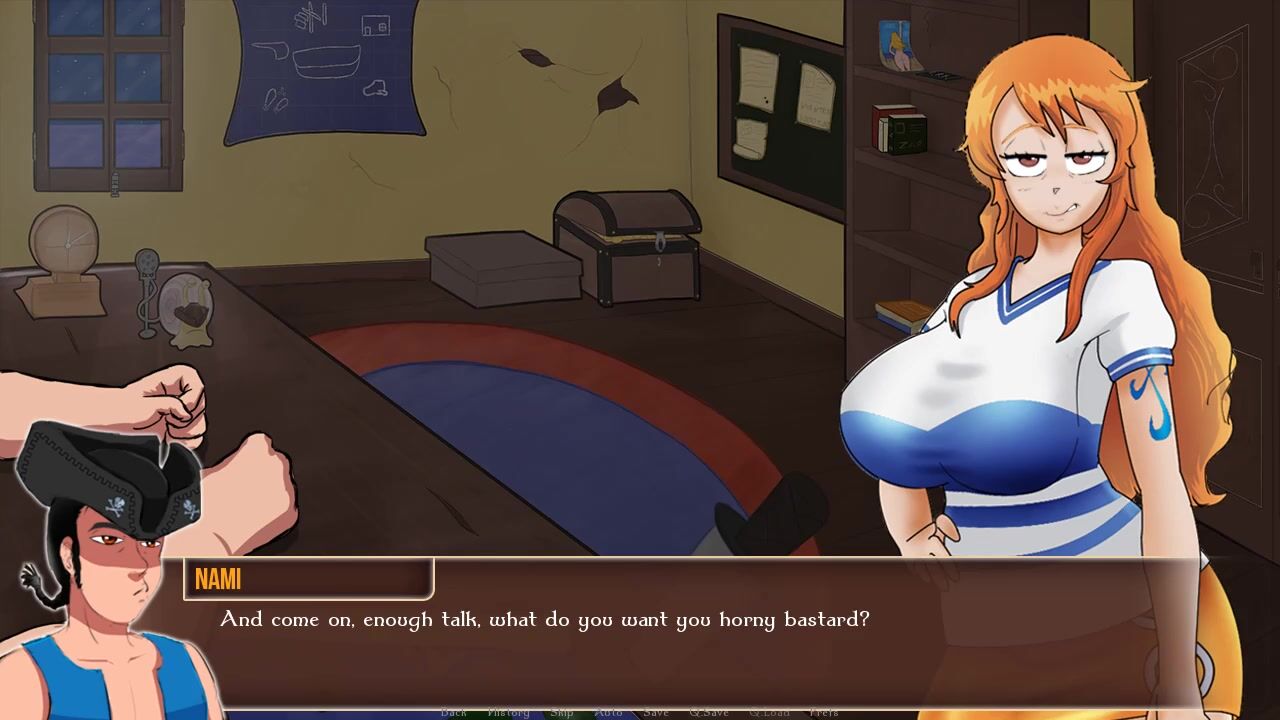Quick save with Q.Save
This screenshot has width=1280, height=720.
click(x=709, y=712)
